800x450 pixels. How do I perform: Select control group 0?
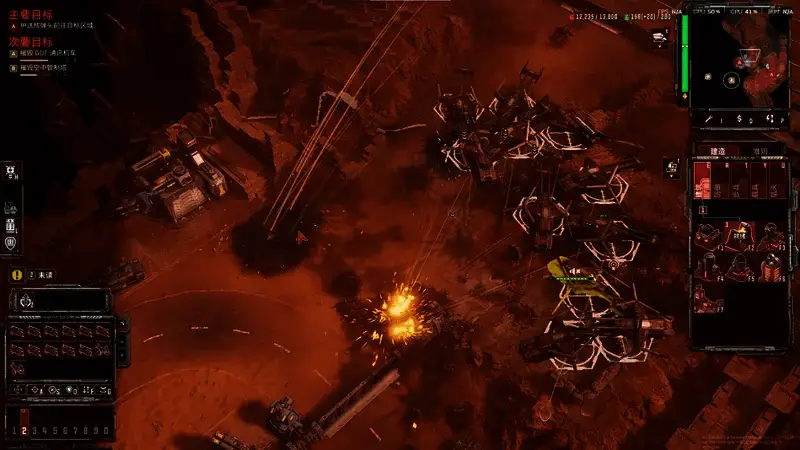tap(106, 430)
